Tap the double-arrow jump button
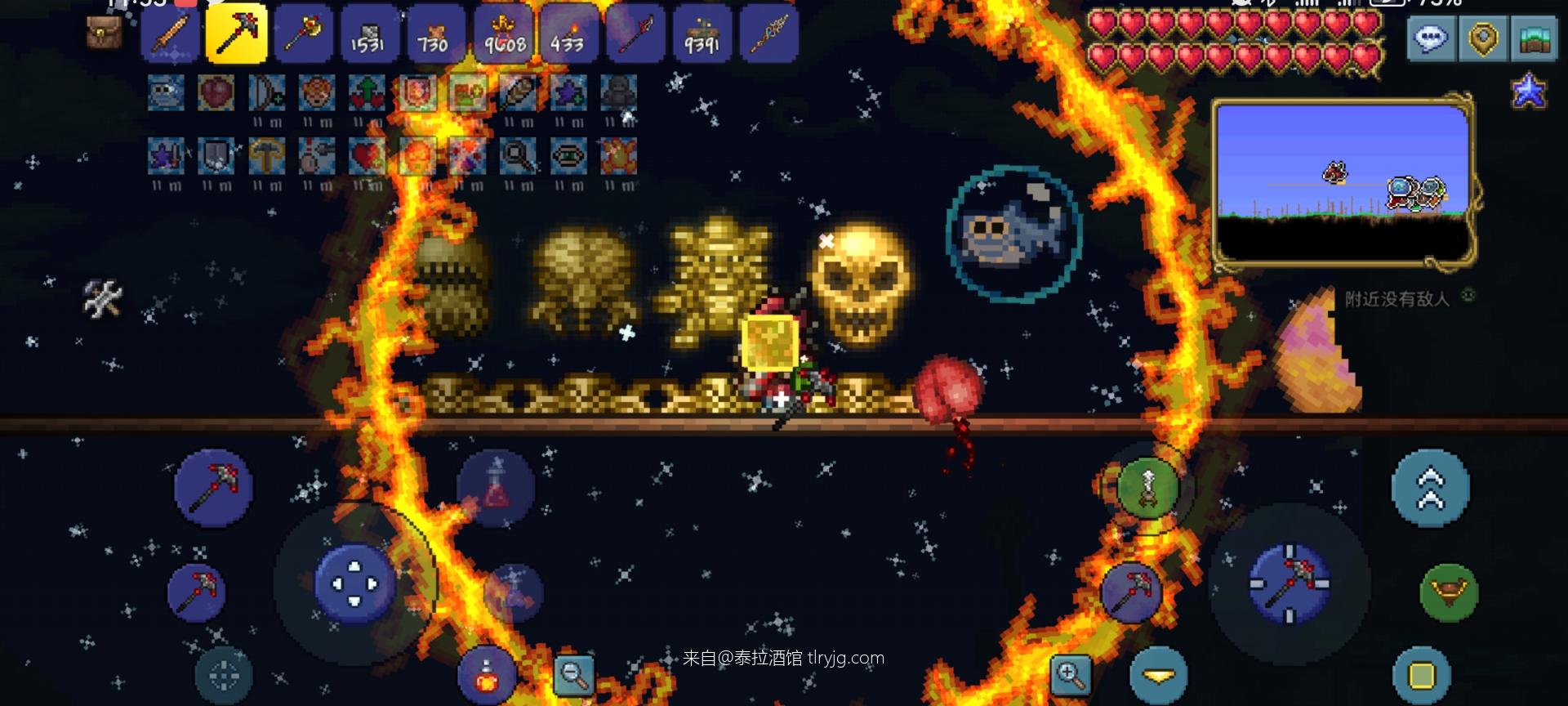Image resolution: width=1568 pixels, height=706 pixels. tap(1430, 488)
